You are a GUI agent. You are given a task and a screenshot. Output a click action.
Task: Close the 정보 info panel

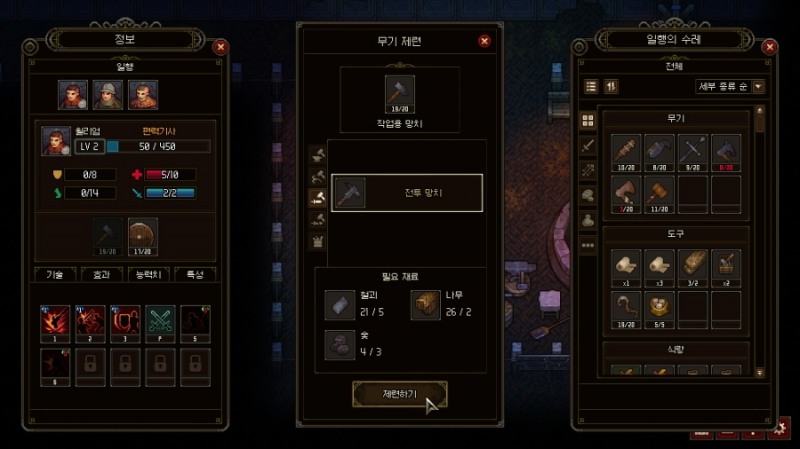click(220, 46)
